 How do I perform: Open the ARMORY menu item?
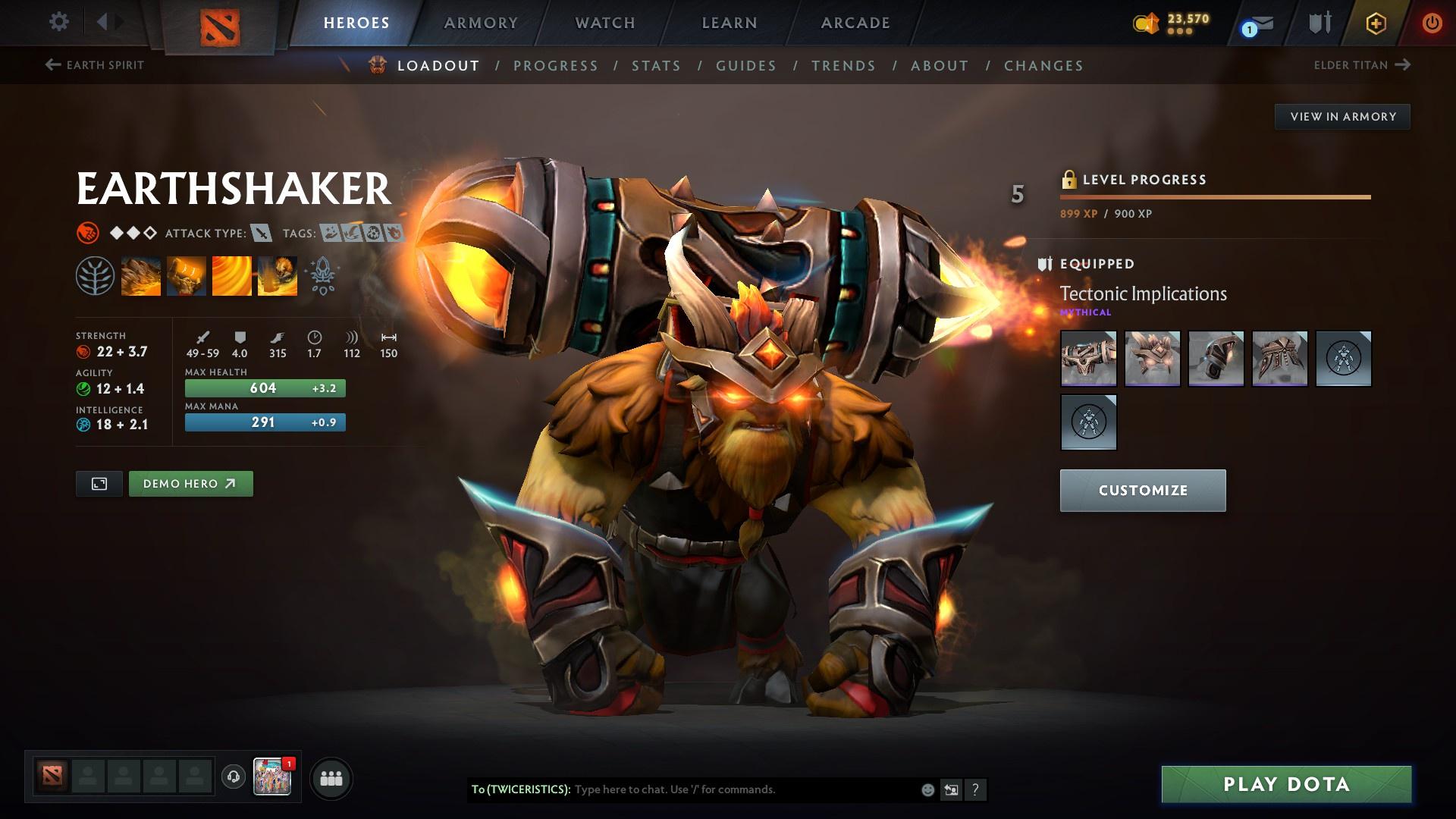coord(481,22)
